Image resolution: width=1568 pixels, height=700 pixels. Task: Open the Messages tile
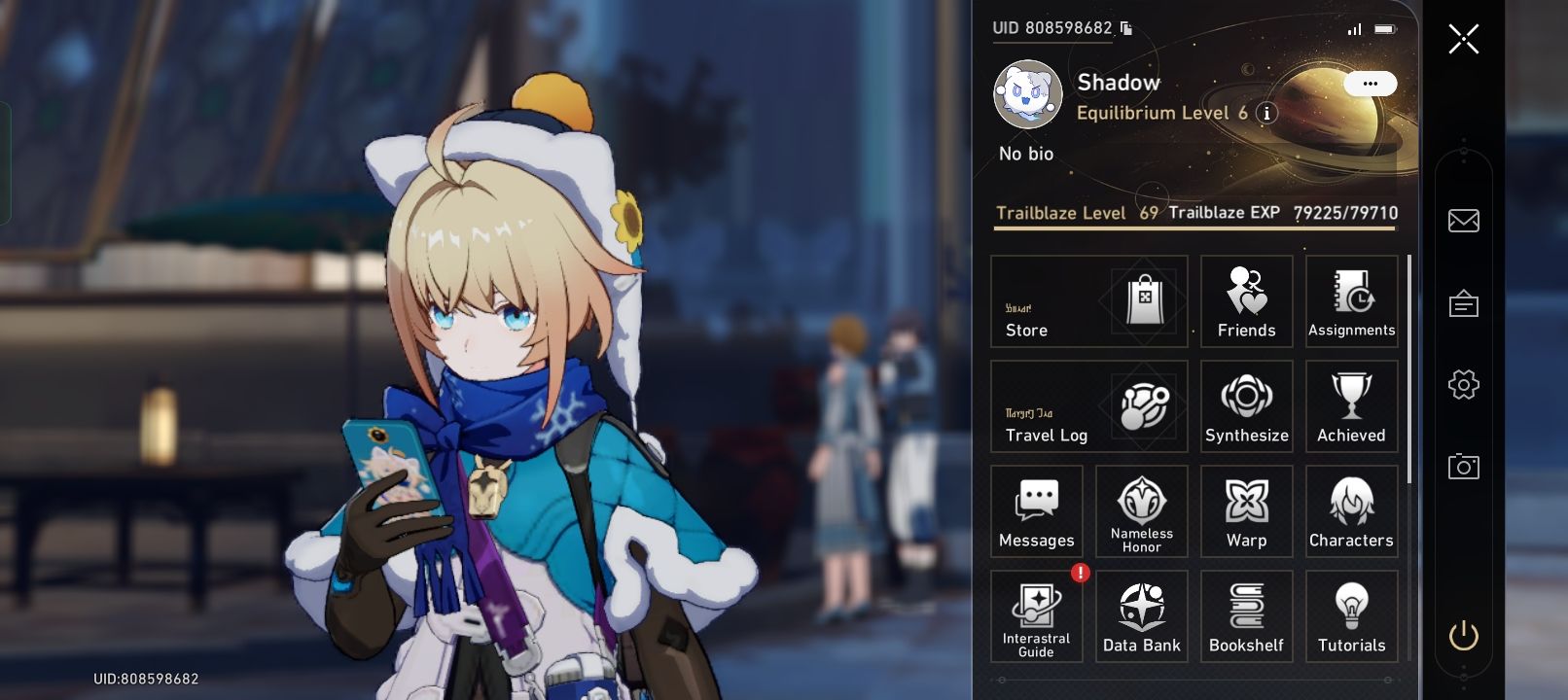tap(1036, 510)
